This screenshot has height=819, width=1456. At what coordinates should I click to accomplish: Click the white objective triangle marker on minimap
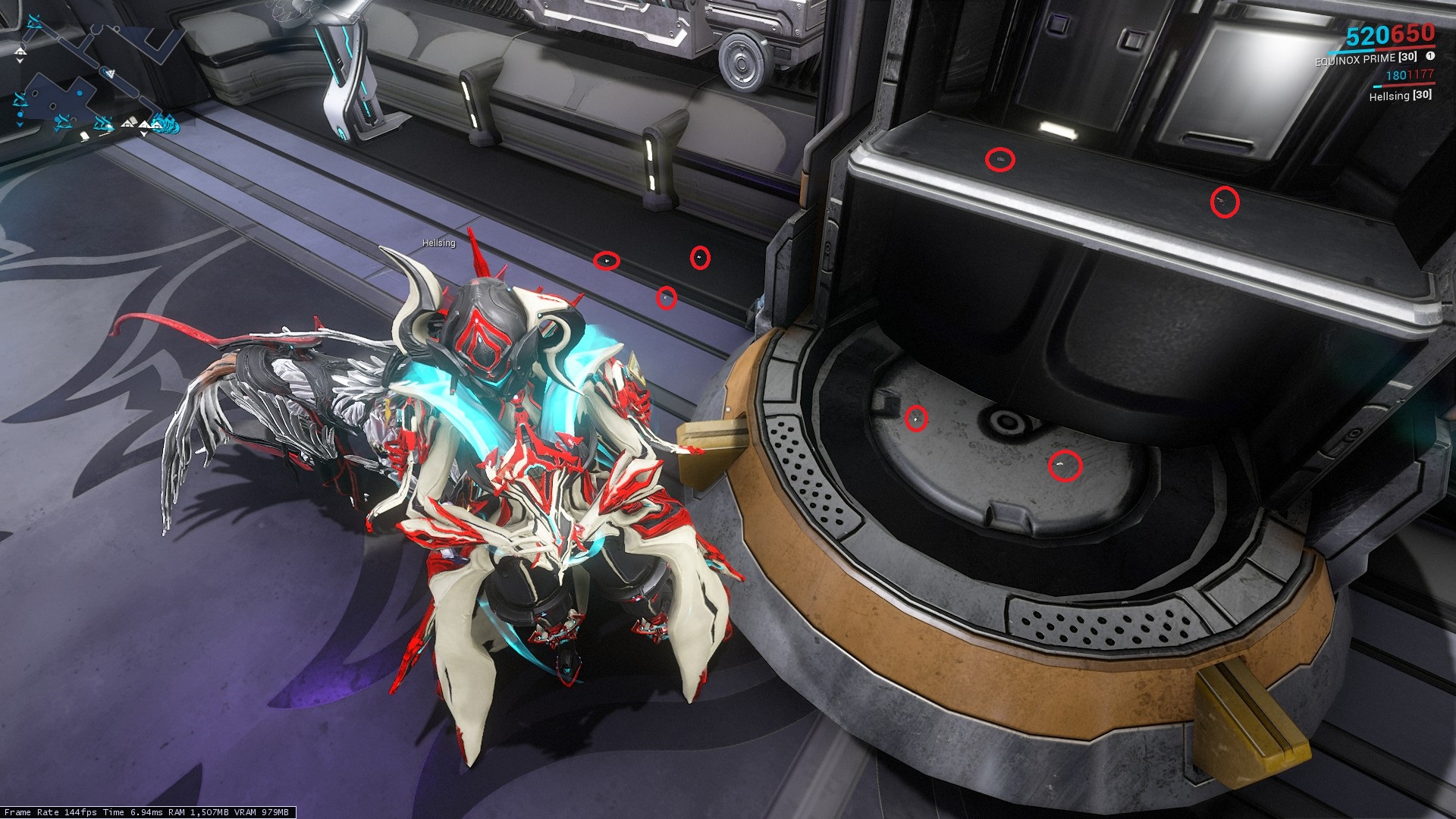pyautogui.click(x=111, y=73)
